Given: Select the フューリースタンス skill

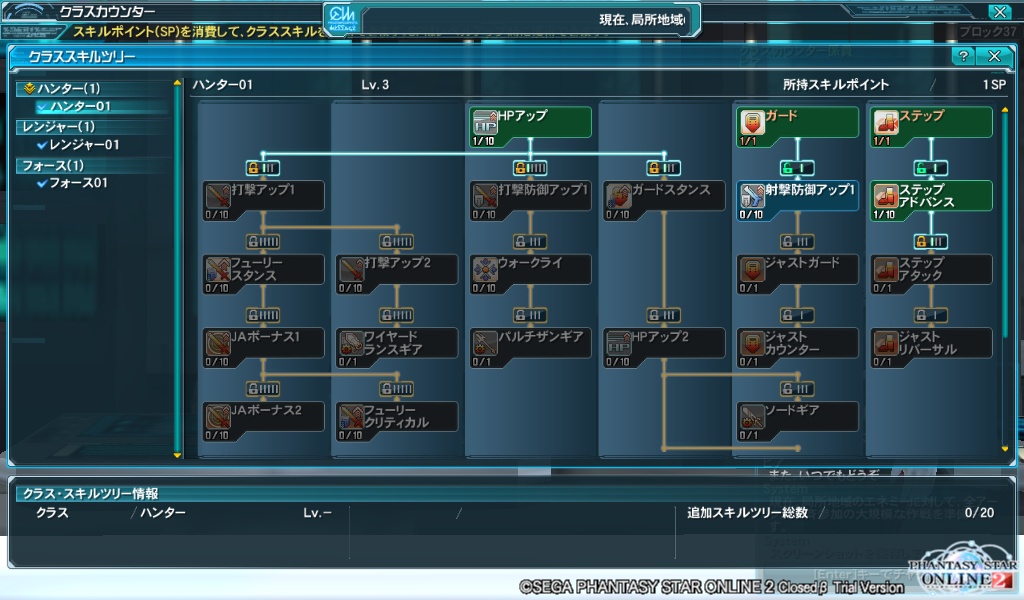Looking at the screenshot, I should (263, 270).
